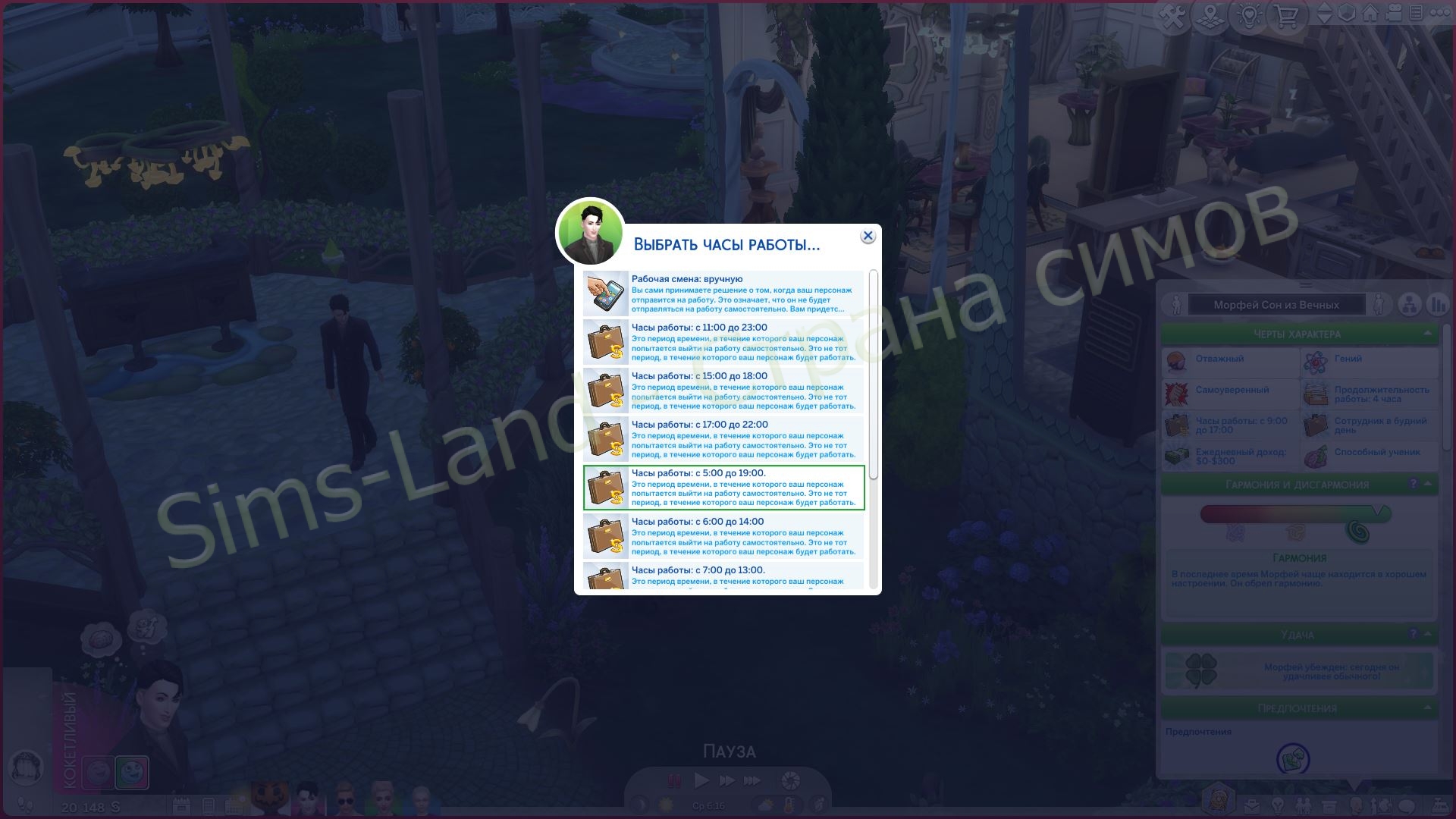Collapse the Черты характера section
The image size is (1456, 819).
coord(1427,334)
